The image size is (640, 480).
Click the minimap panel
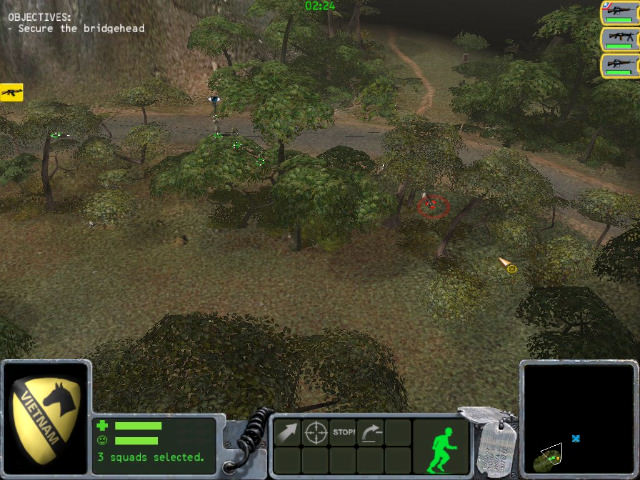click(x=577, y=419)
